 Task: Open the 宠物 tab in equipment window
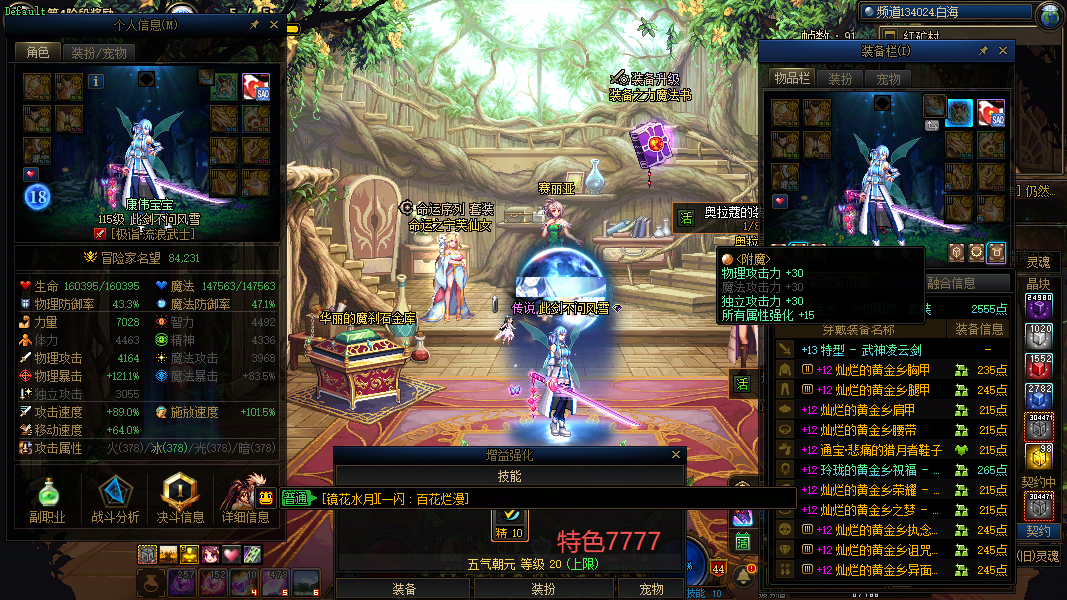pos(888,79)
